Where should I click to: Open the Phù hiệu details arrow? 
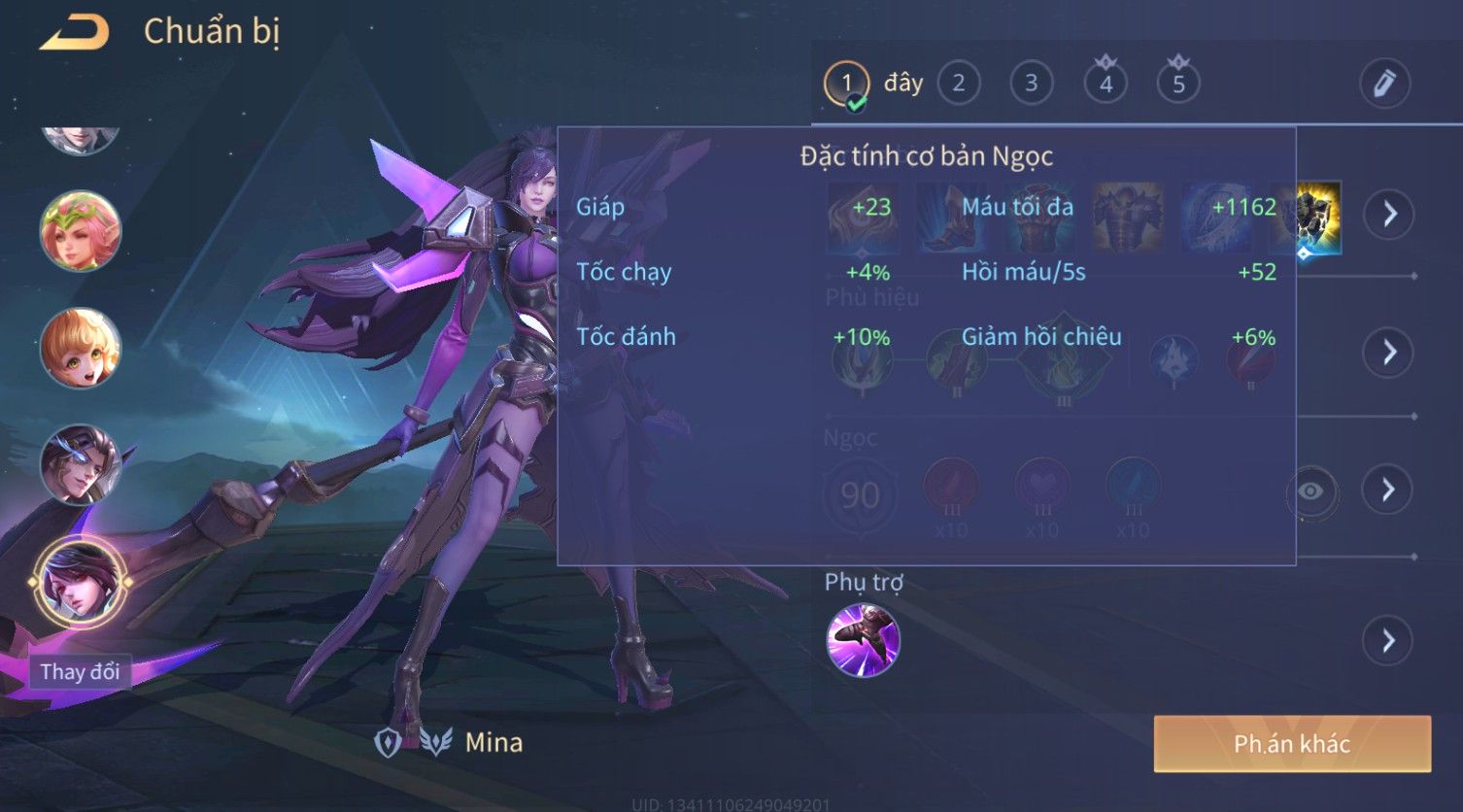click(1388, 353)
